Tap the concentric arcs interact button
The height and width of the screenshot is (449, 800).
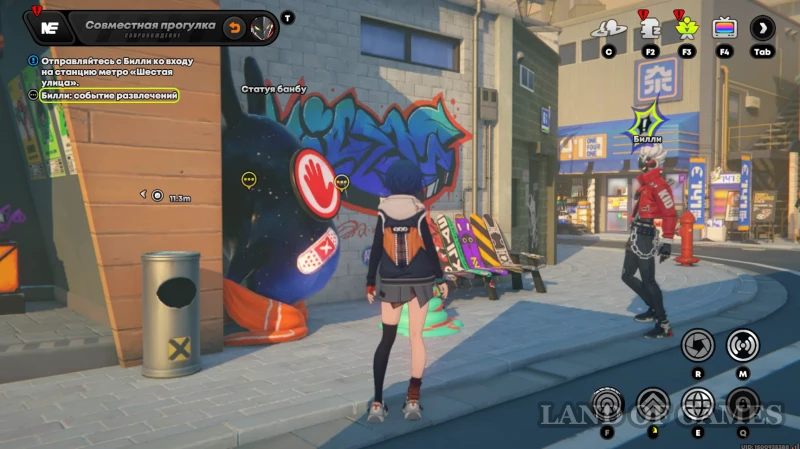607,404
